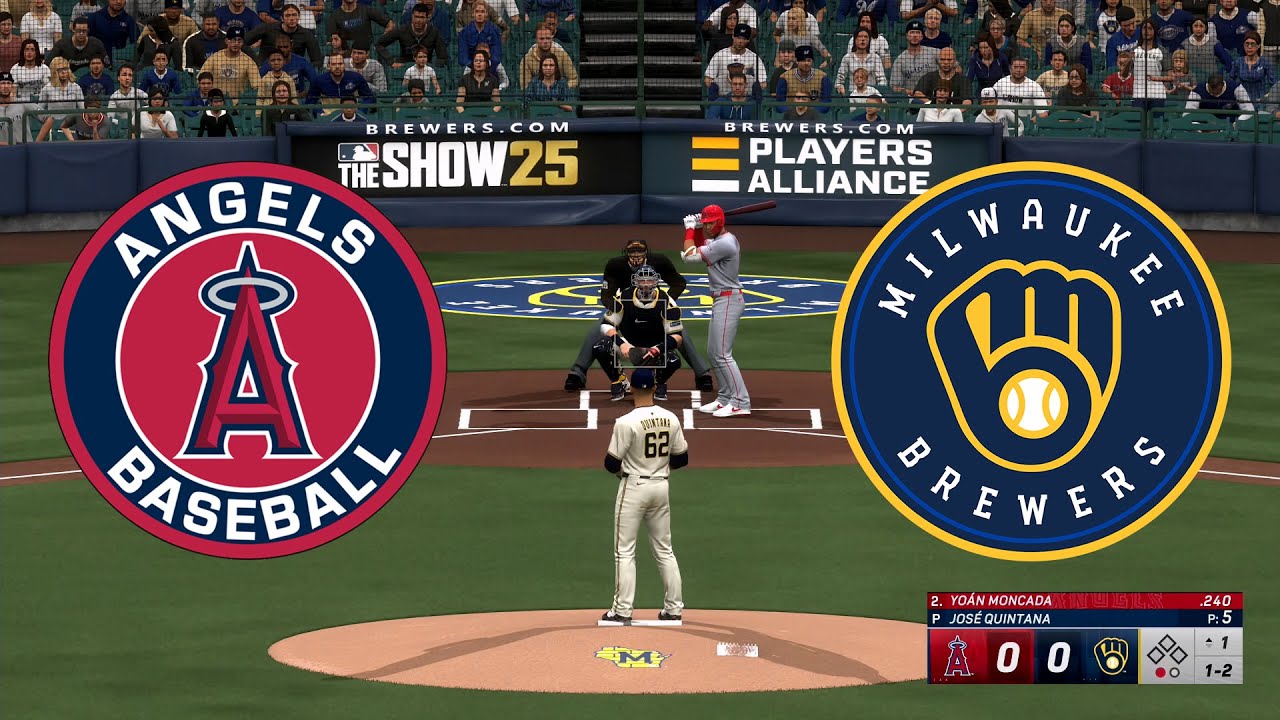Expand the Yoán Moncada batter row
Screen dimensions: 1280x720
pos(1000,600)
